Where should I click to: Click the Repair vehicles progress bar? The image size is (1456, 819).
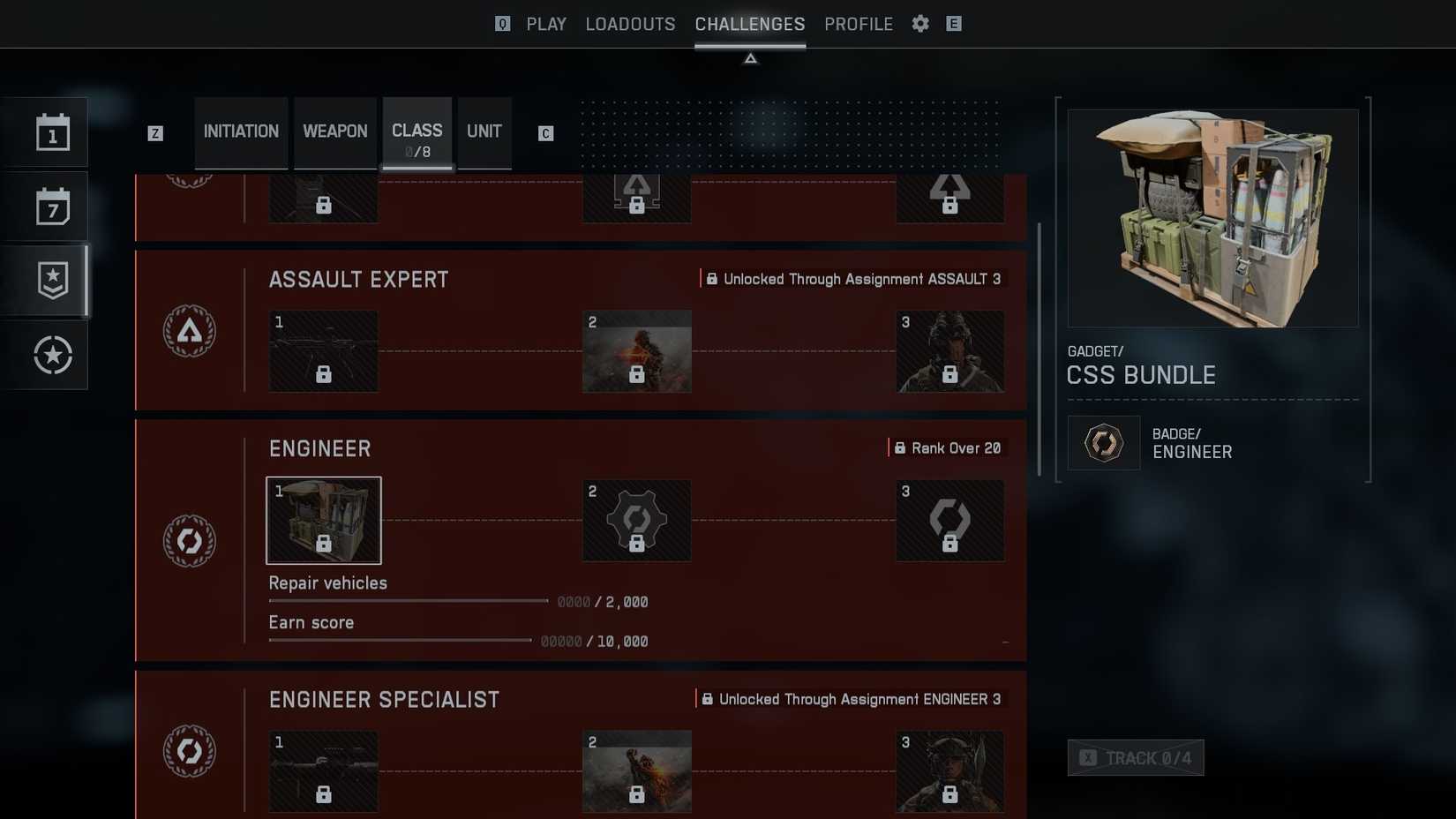(x=406, y=600)
